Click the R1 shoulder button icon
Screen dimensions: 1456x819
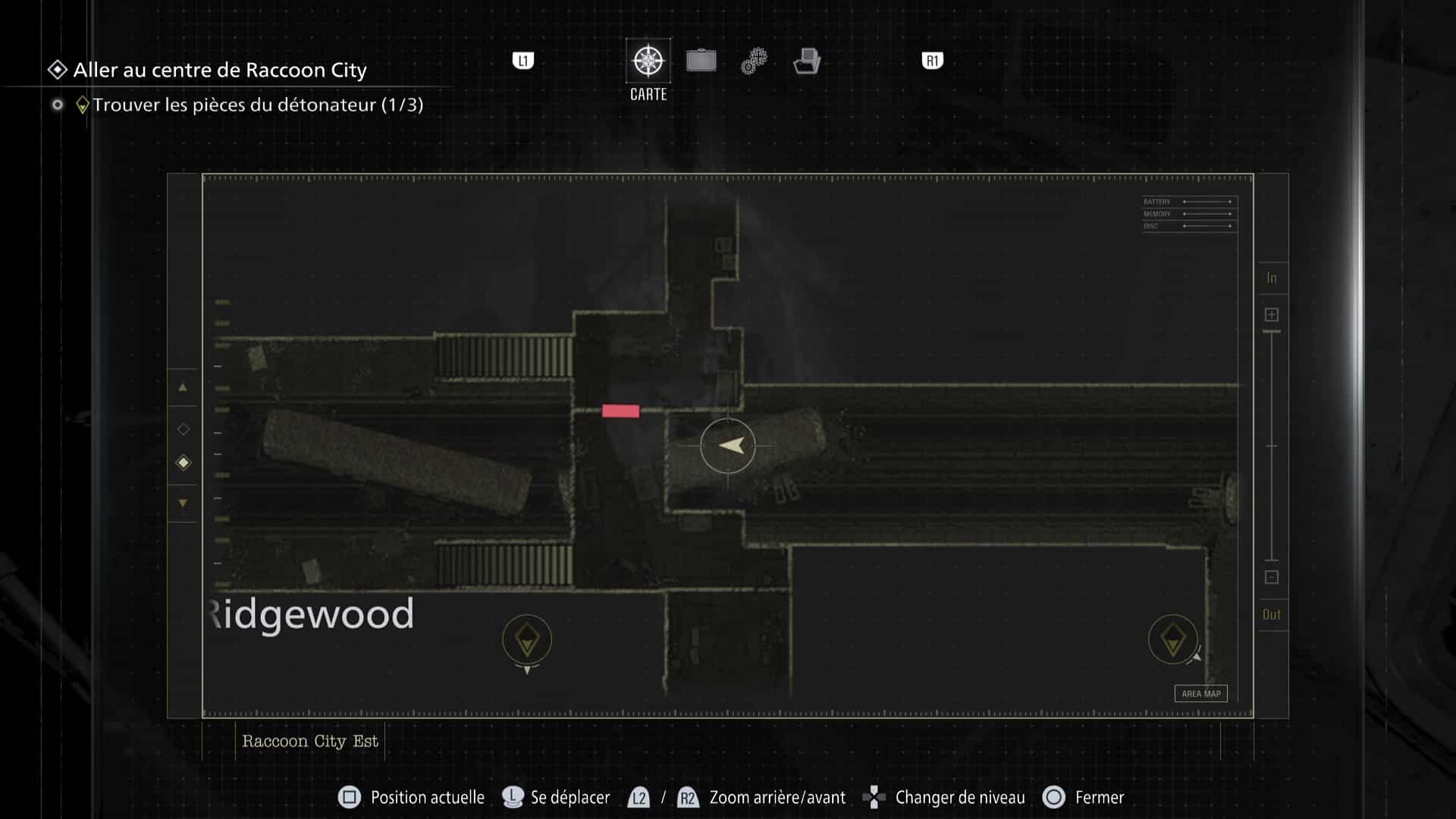pyautogui.click(x=931, y=59)
